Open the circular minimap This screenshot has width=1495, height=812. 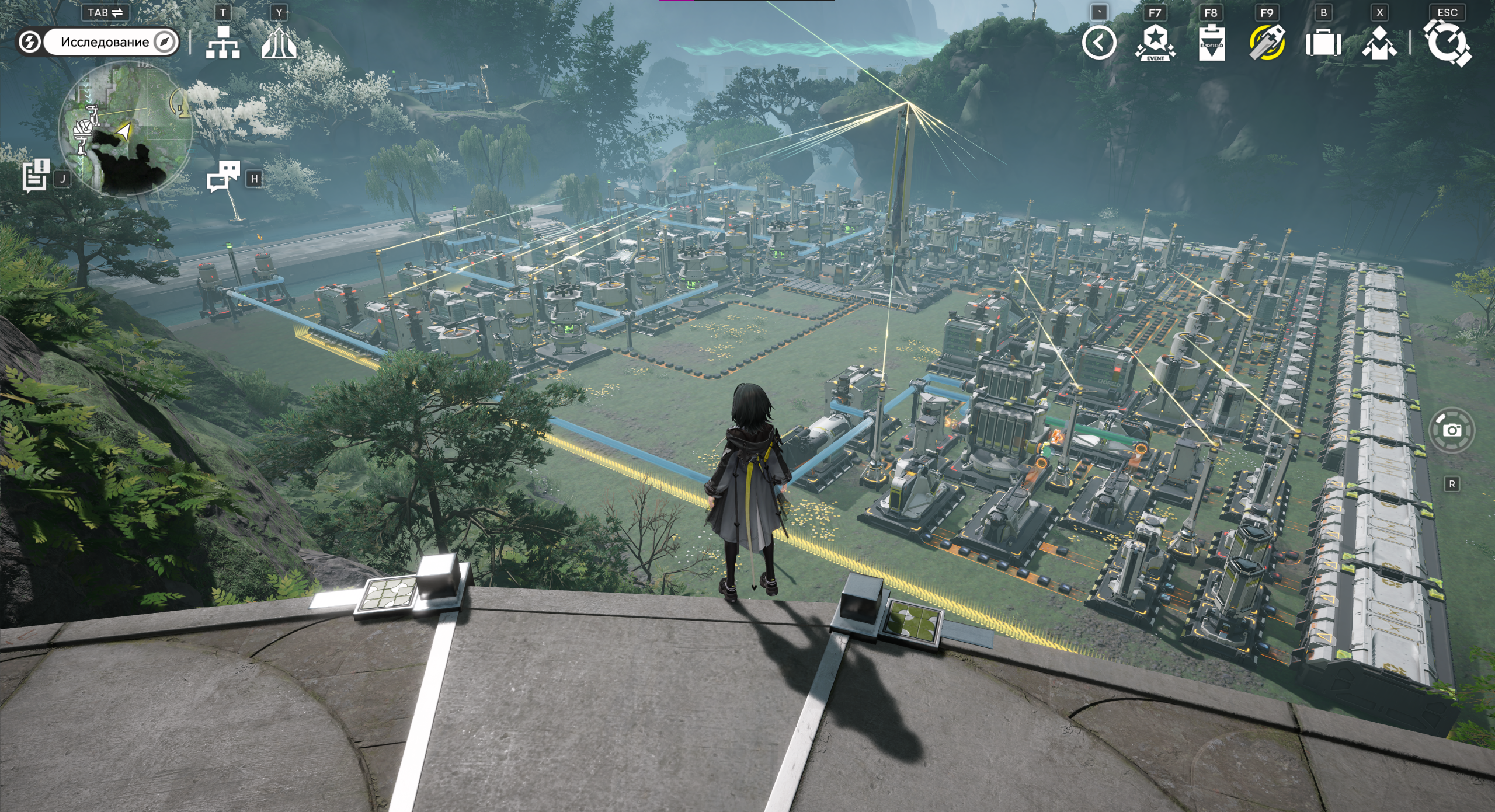coord(126,130)
